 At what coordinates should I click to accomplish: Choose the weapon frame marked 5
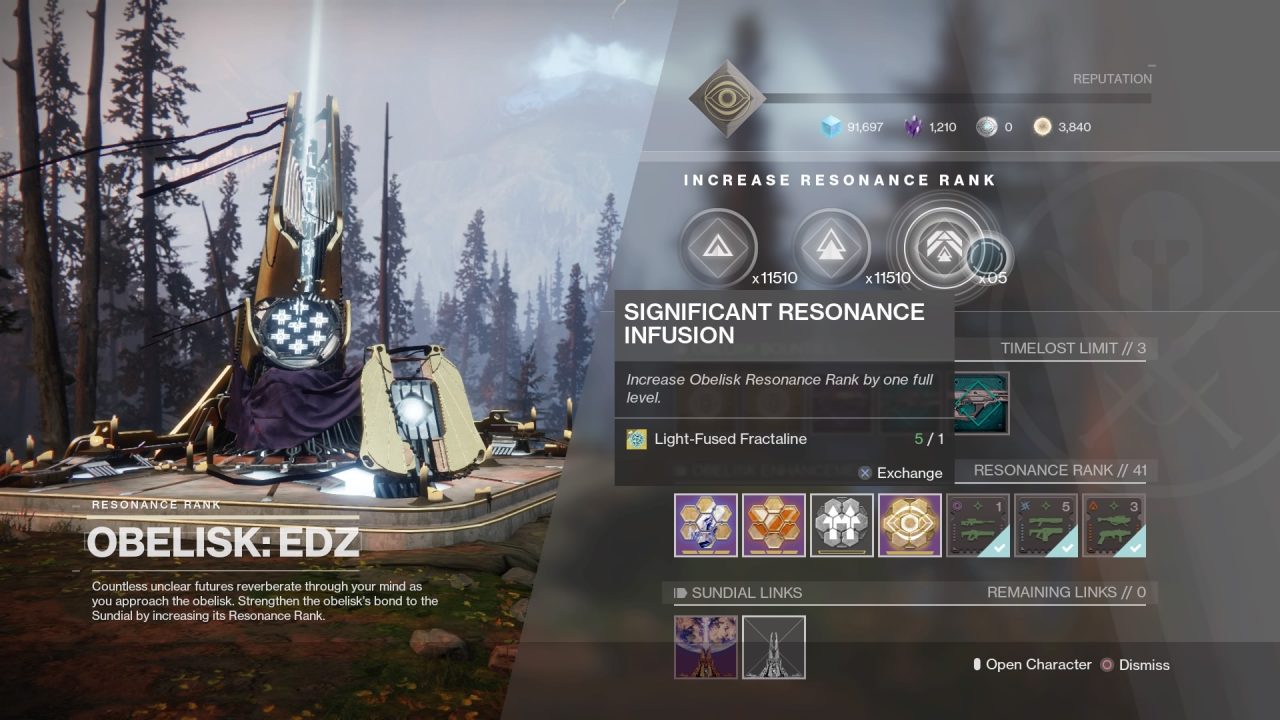[1046, 525]
